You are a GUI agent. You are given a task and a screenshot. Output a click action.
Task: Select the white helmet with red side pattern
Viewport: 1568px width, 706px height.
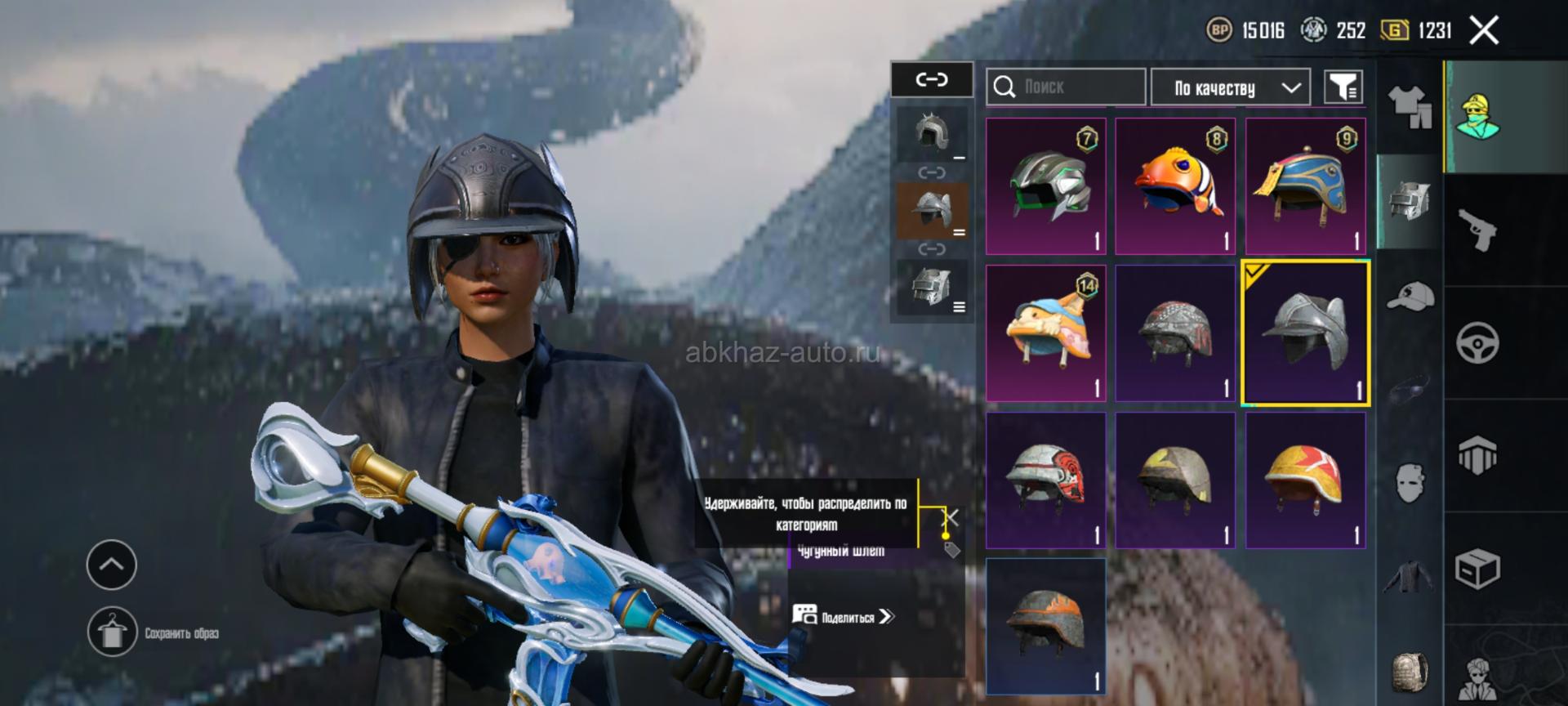pyautogui.click(x=1046, y=480)
